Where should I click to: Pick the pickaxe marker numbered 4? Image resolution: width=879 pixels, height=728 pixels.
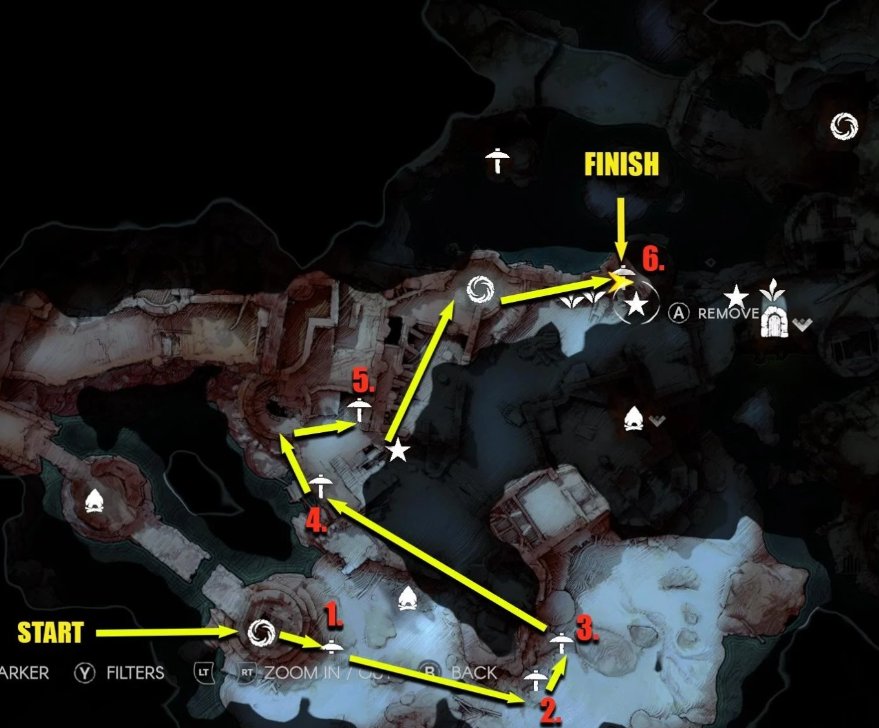click(320, 484)
